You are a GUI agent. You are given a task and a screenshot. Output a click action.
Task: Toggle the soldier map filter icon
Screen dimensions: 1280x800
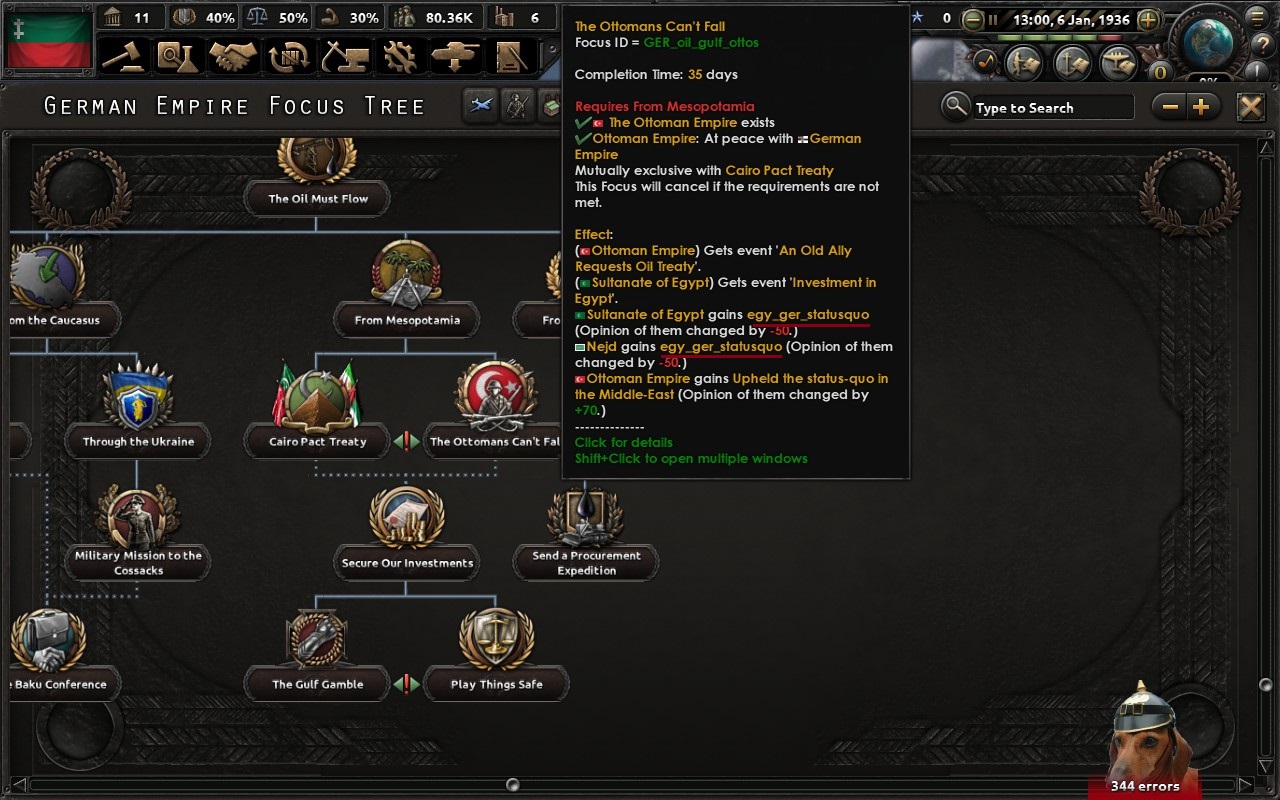click(517, 105)
